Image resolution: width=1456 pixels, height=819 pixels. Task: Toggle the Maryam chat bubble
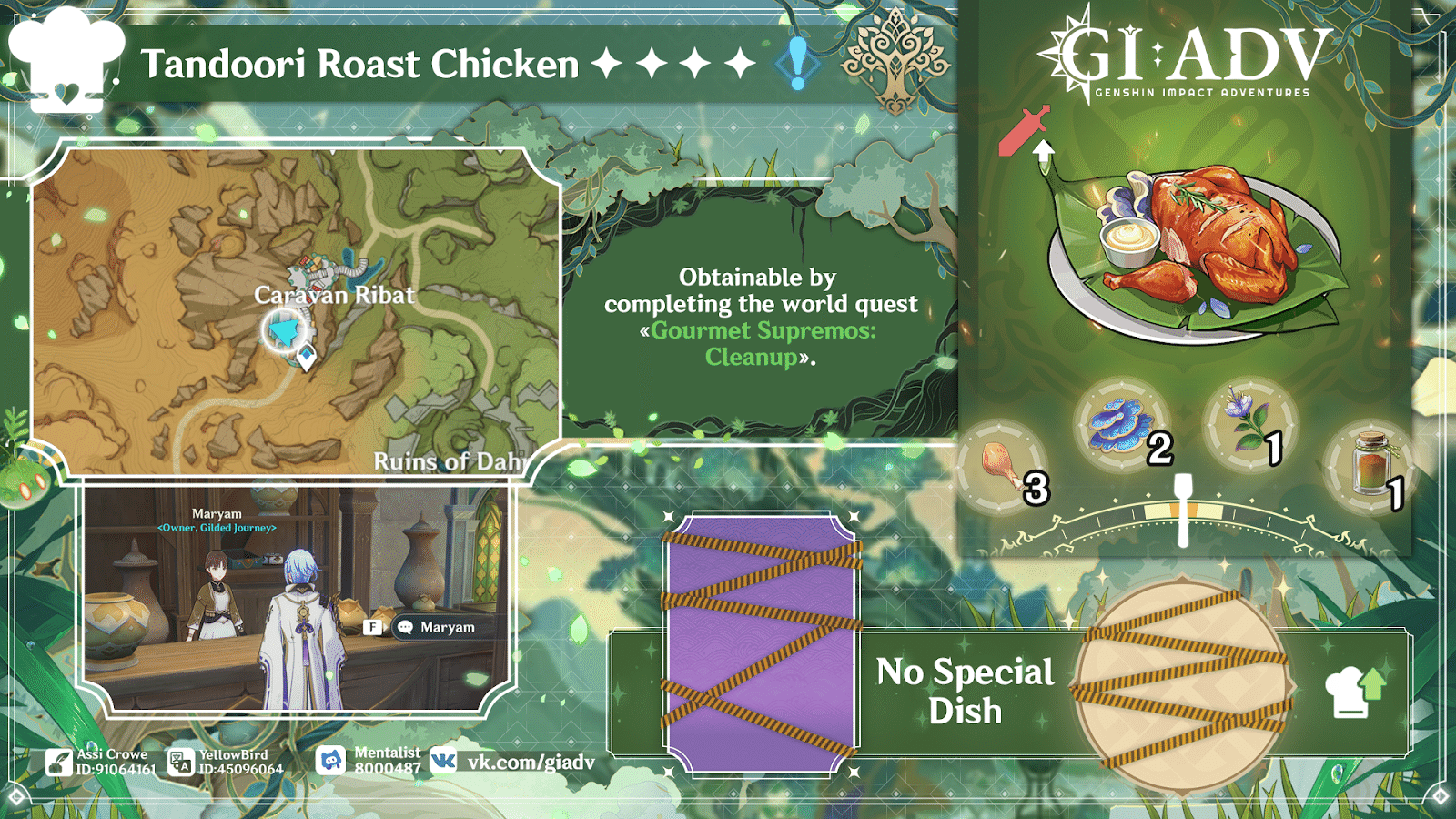tap(428, 627)
